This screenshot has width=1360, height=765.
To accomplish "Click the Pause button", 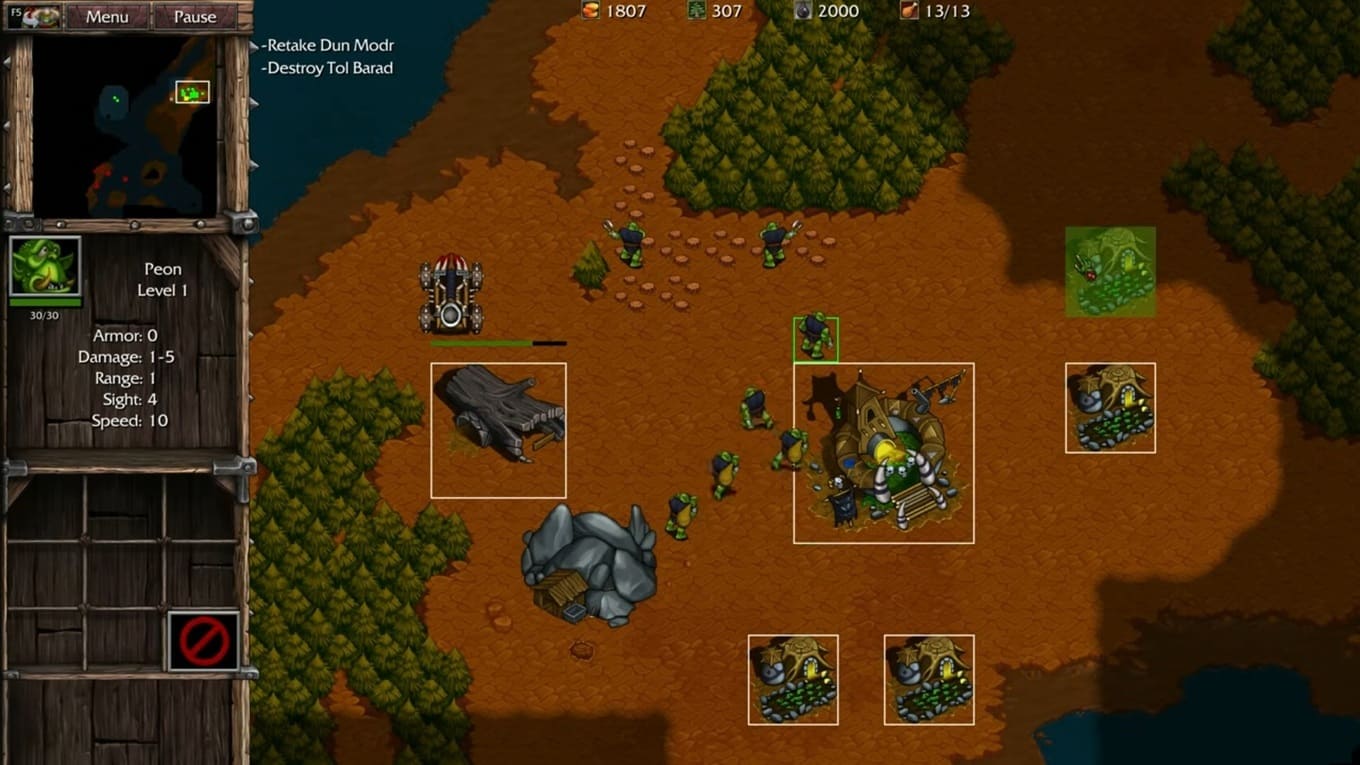I will [x=194, y=16].
